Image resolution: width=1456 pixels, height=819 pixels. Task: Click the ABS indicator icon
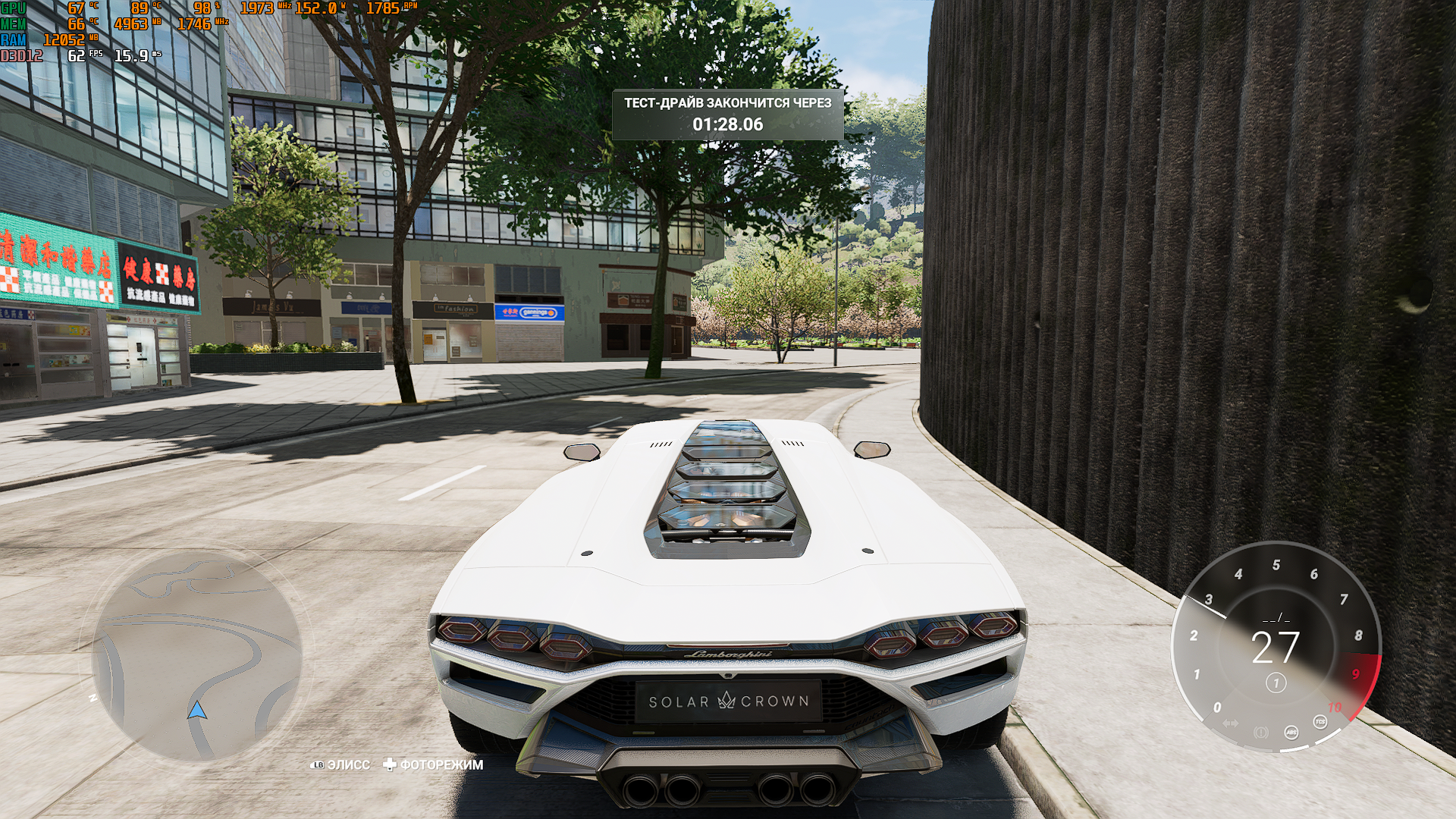tap(1291, 732)
